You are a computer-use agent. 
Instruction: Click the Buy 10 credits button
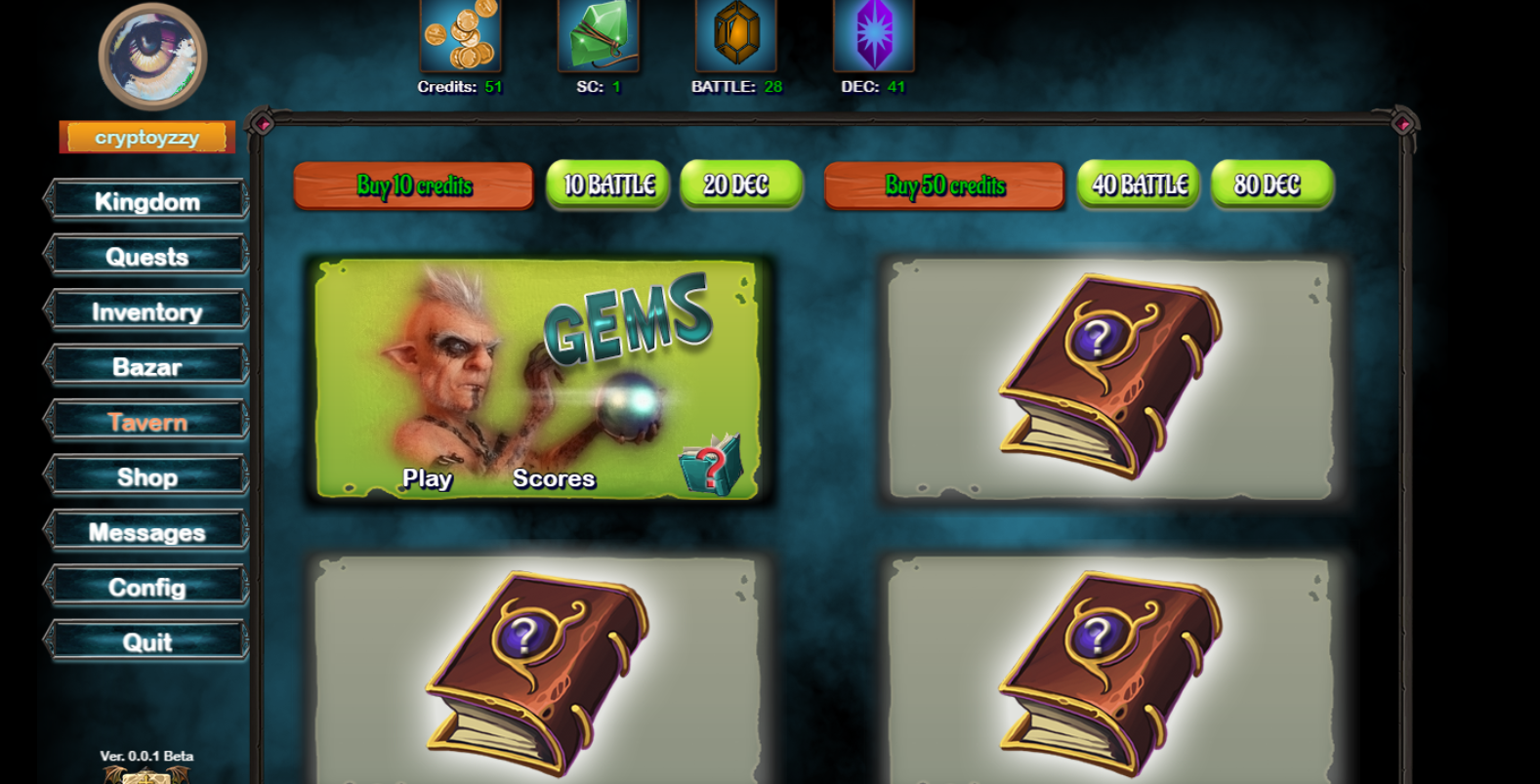pos(413,186)
